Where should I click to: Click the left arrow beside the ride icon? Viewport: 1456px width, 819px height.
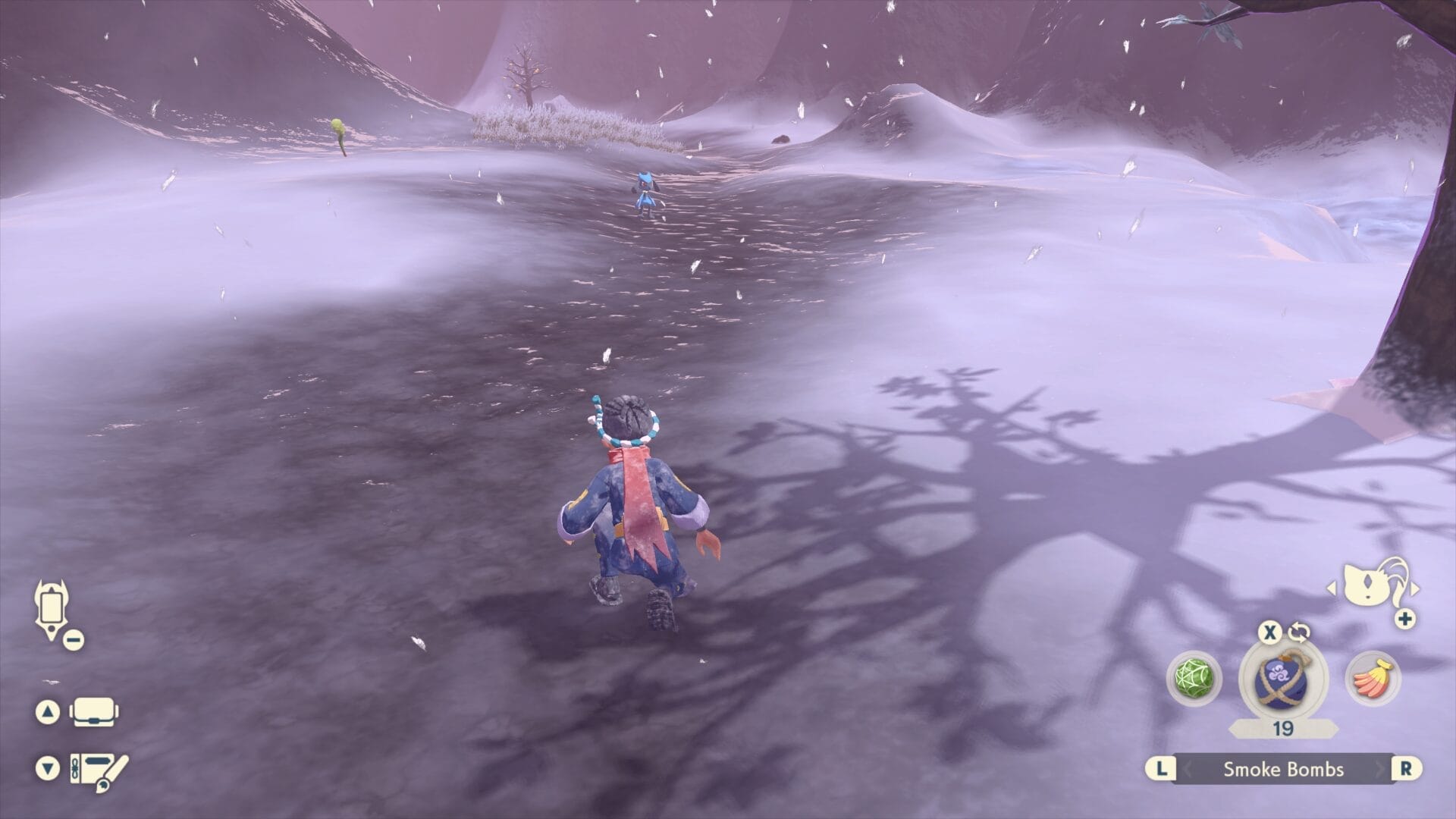[1331, 588]
